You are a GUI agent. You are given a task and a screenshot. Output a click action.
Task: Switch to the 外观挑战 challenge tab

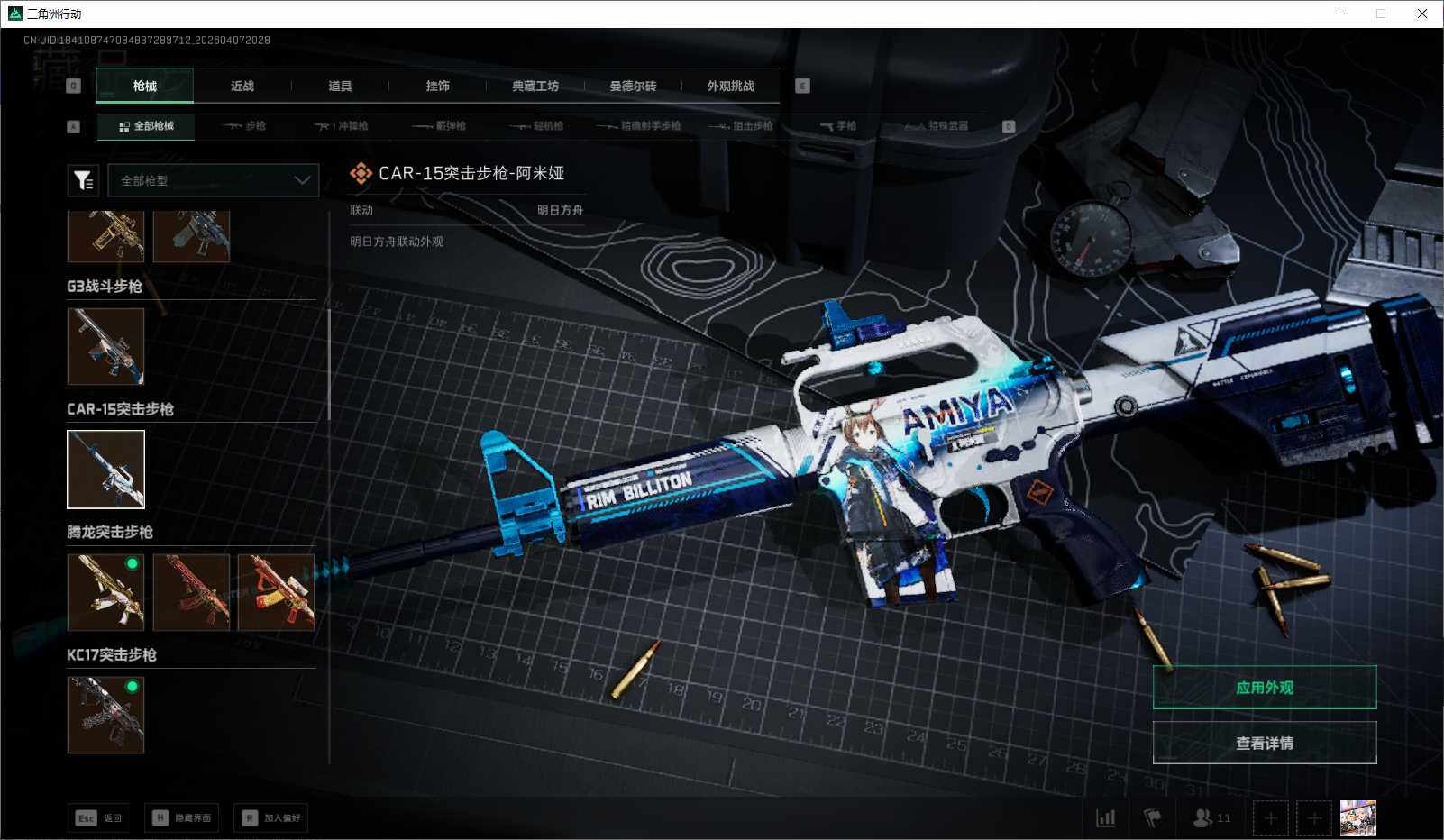pos(730,87)
